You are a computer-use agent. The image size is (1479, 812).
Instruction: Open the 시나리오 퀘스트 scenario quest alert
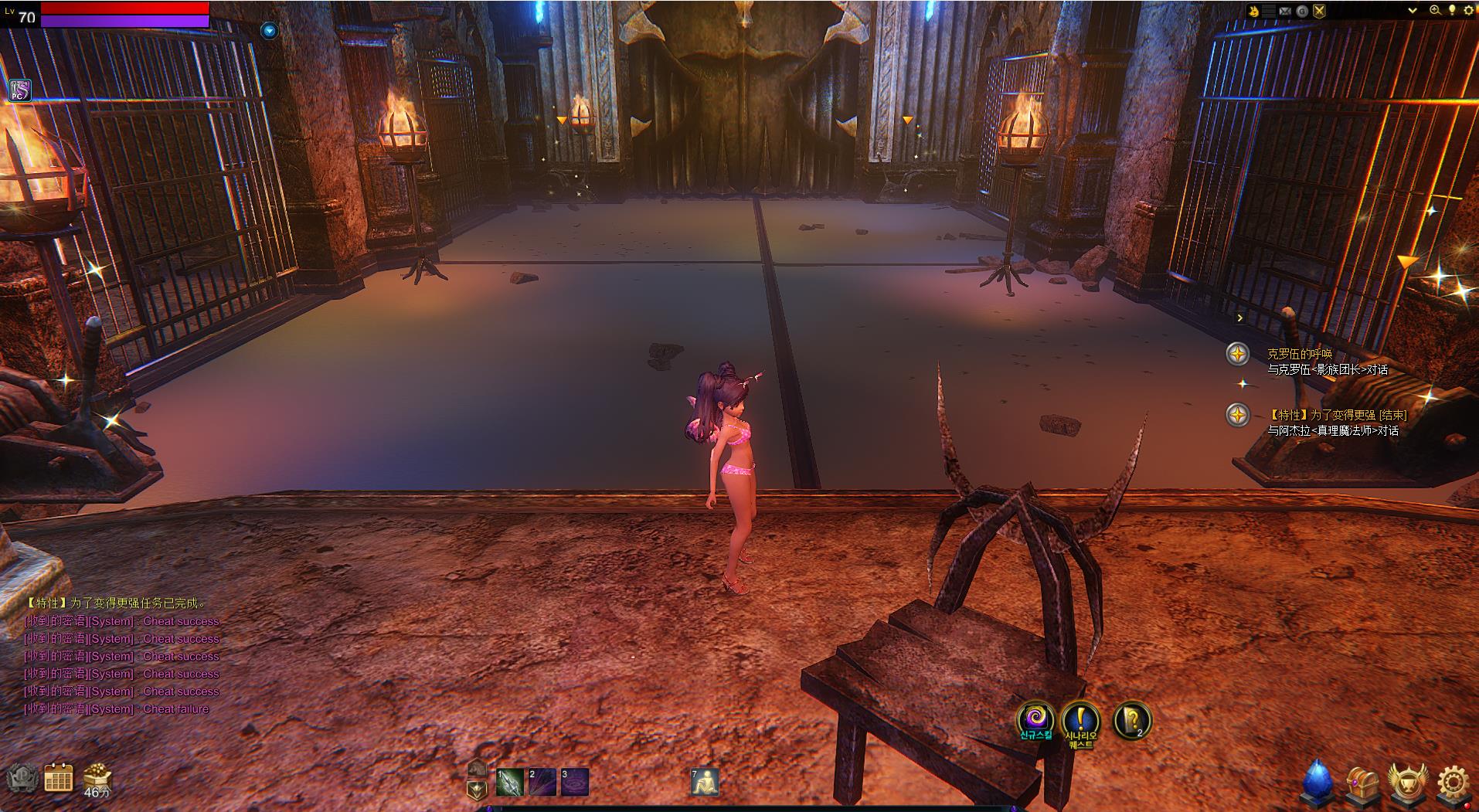(x=1080, y=722)
